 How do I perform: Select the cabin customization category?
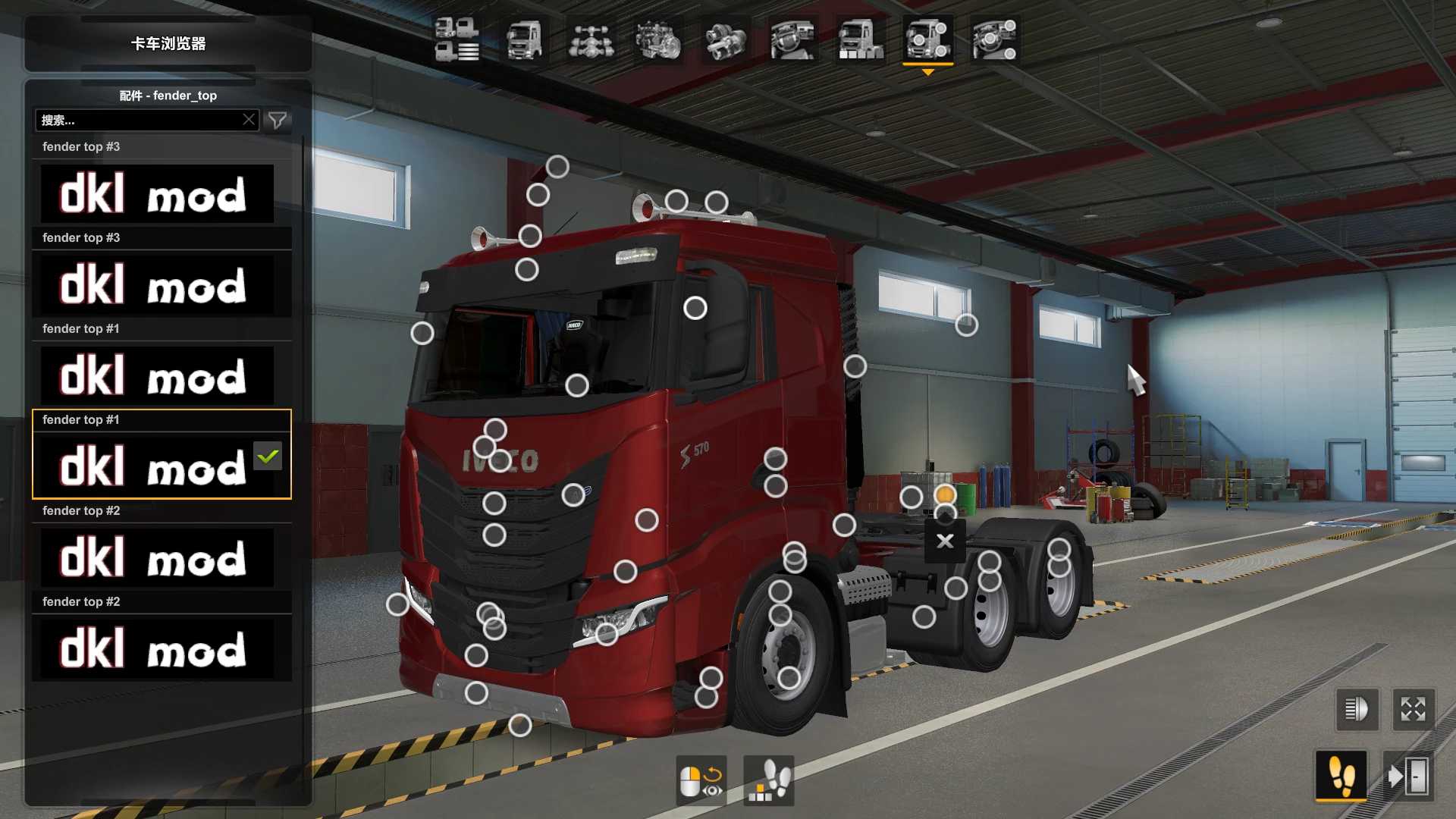click(523, 42)
